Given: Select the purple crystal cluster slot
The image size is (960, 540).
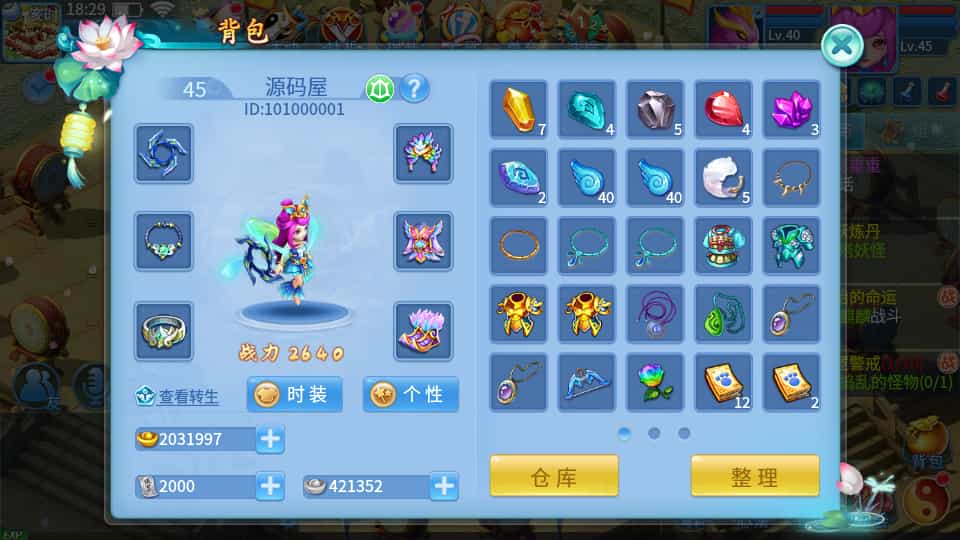Looking at the screenshot, I should [791, 109].
